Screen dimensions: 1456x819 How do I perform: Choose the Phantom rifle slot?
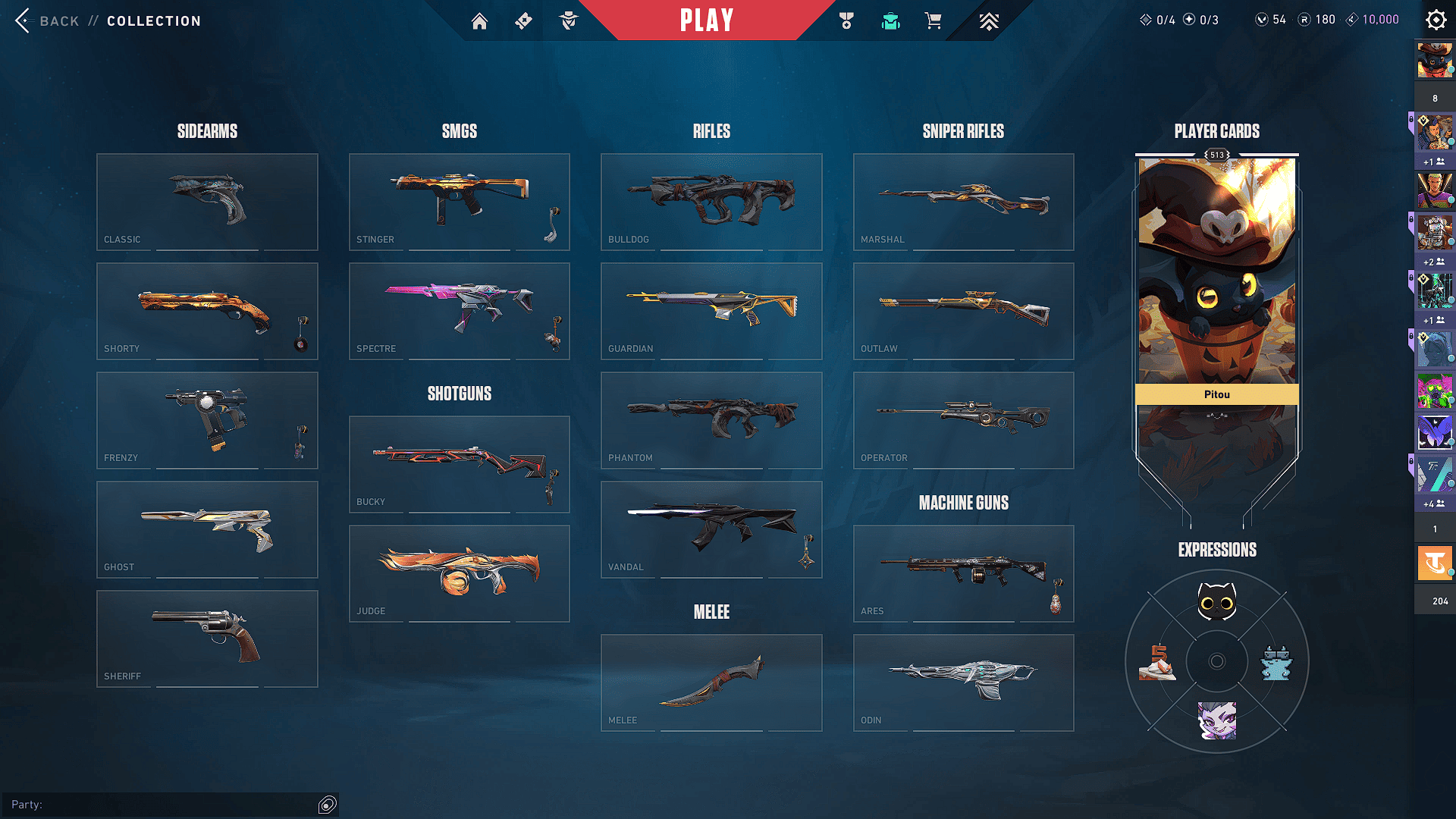[711, 420]
